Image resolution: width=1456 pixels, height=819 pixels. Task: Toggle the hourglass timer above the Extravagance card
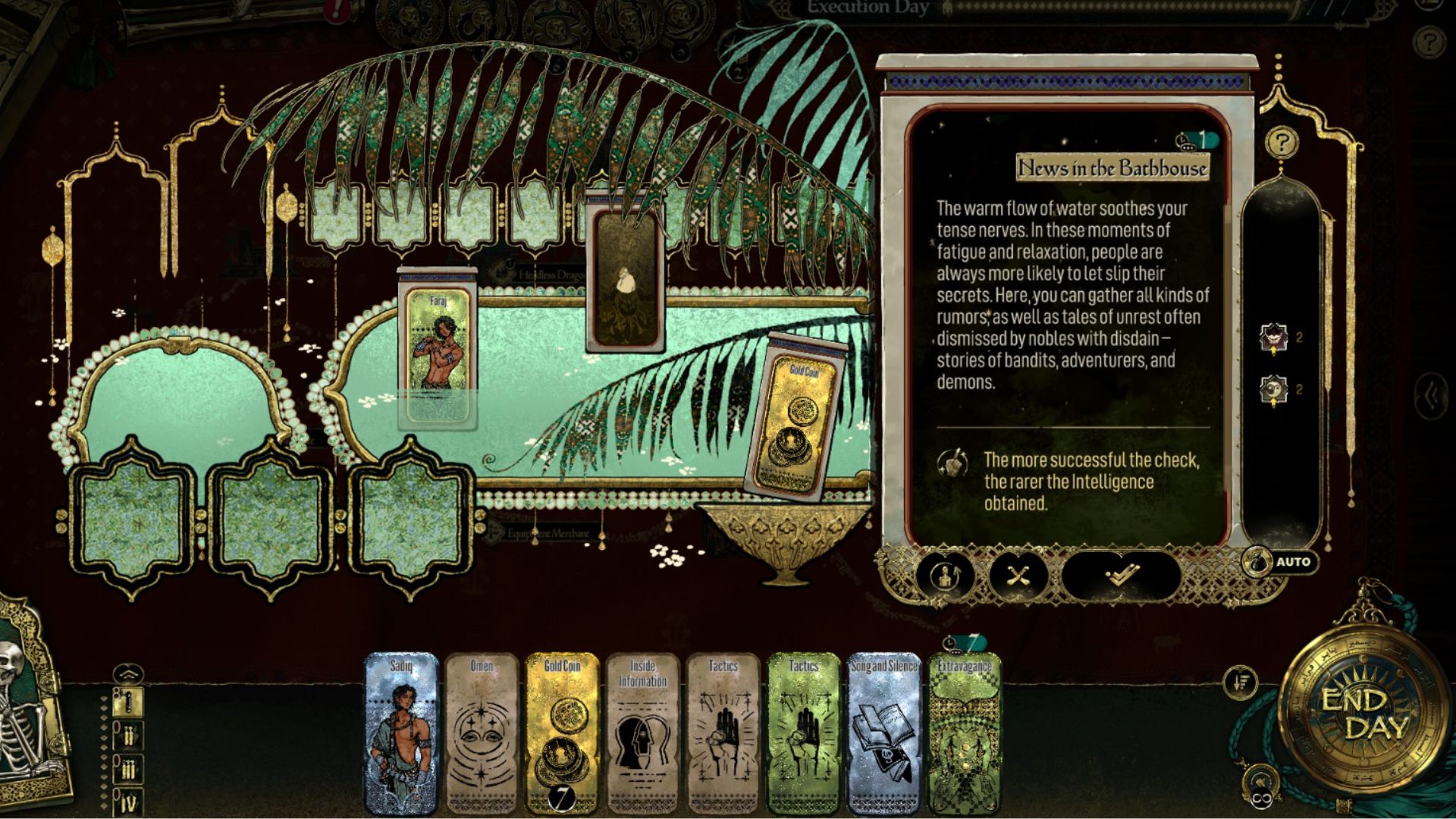(x=950, y=641)
